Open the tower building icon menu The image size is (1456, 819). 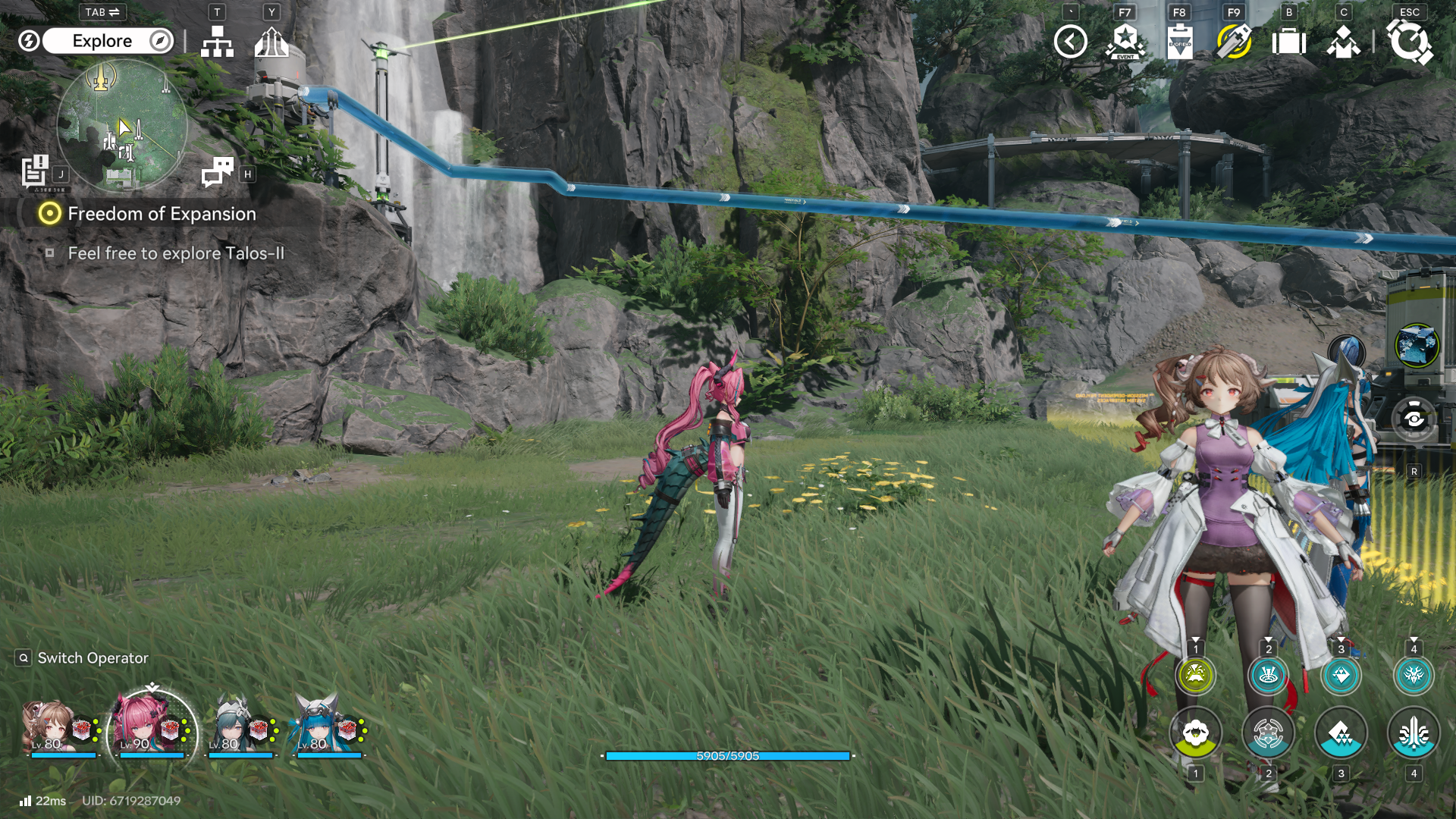[271, 42]
